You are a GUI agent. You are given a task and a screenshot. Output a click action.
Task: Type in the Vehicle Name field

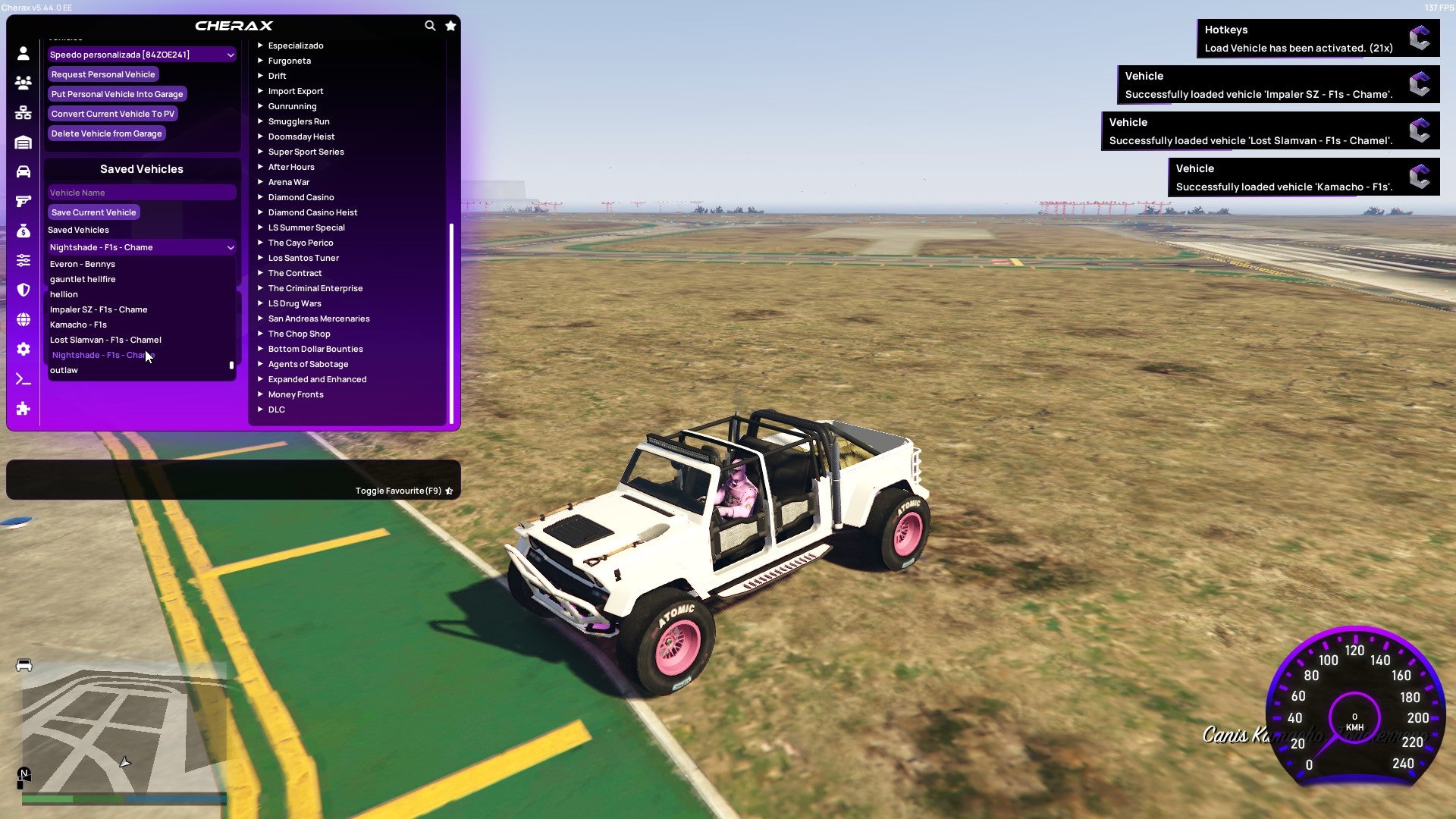coord(141,193)
